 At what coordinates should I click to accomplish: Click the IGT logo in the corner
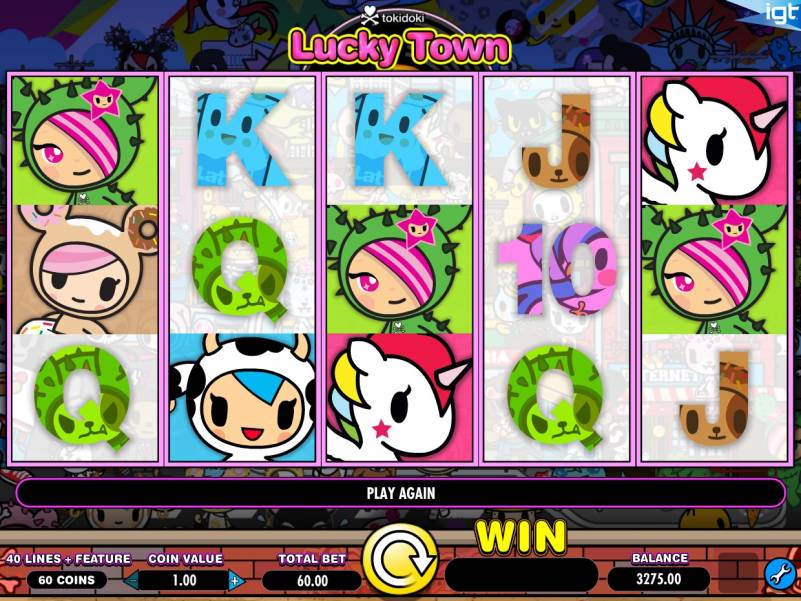781,13
